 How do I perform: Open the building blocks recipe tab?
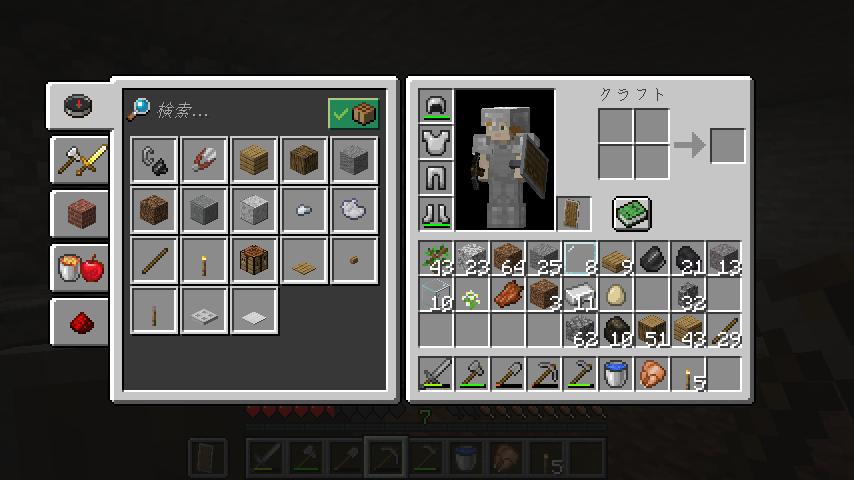pos(81,213)
